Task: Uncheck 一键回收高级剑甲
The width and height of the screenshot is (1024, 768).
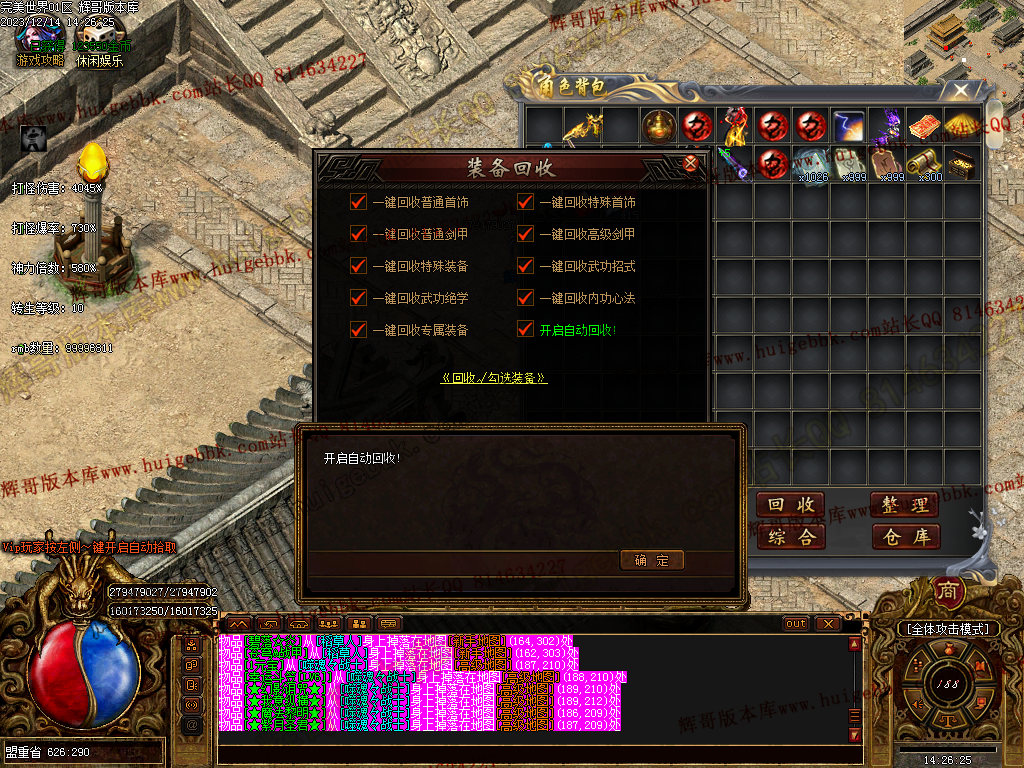Action: 525,234
